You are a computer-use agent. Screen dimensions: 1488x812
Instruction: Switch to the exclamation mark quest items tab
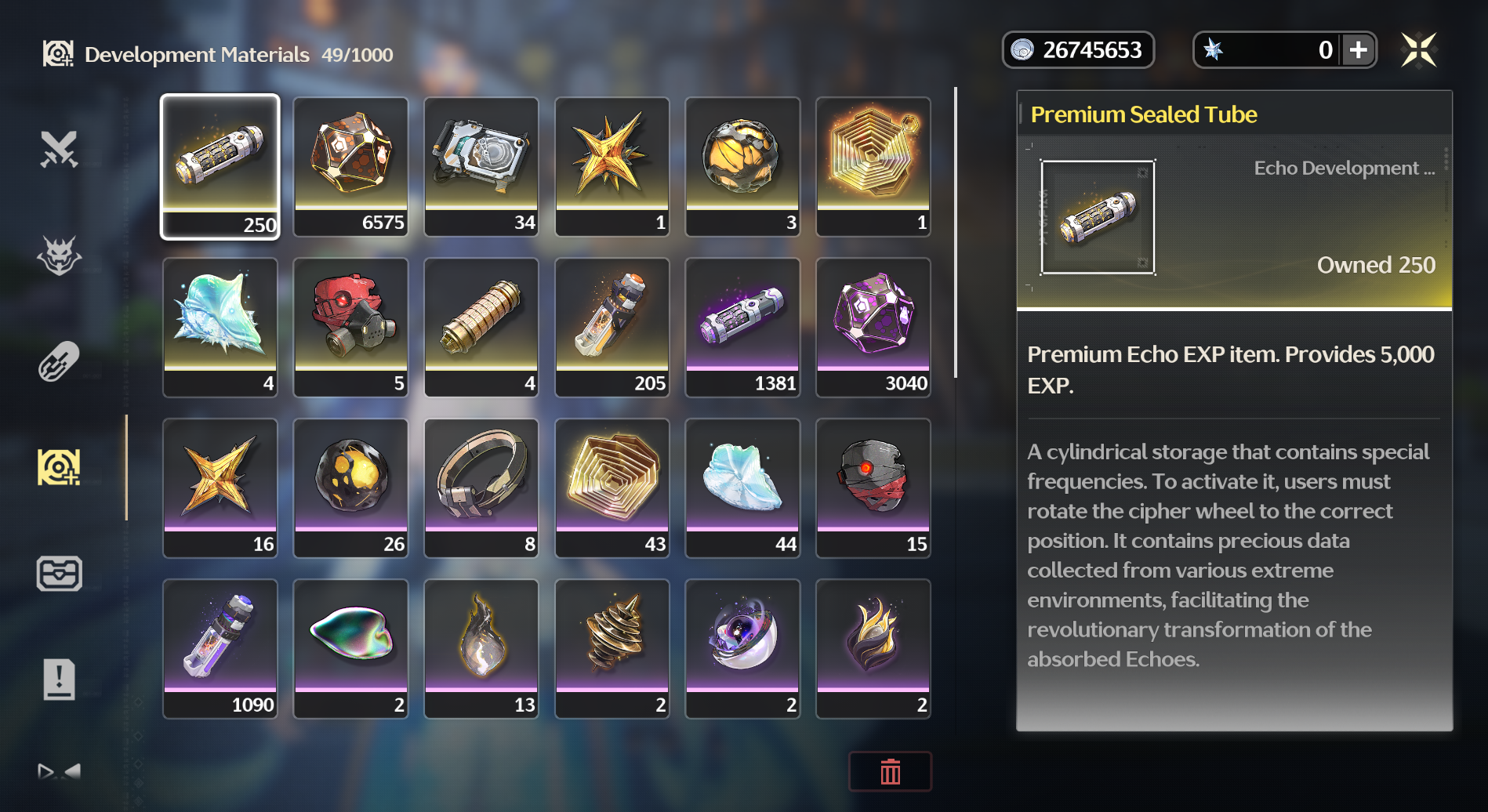point(59,679)
